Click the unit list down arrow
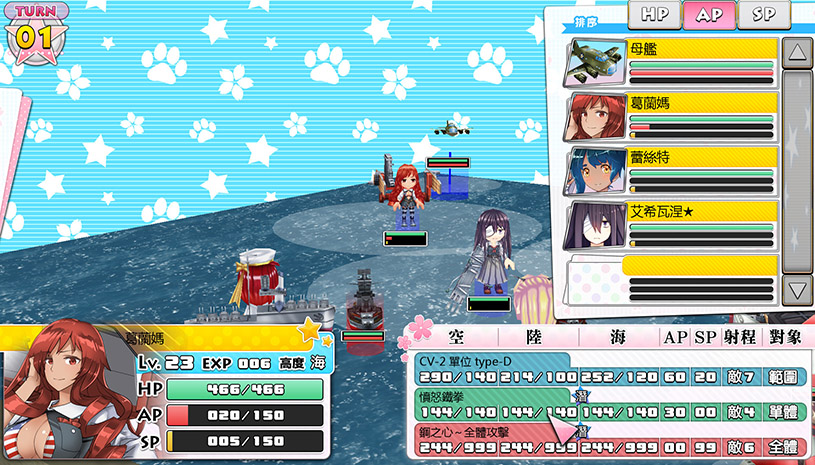 point(797,290)
